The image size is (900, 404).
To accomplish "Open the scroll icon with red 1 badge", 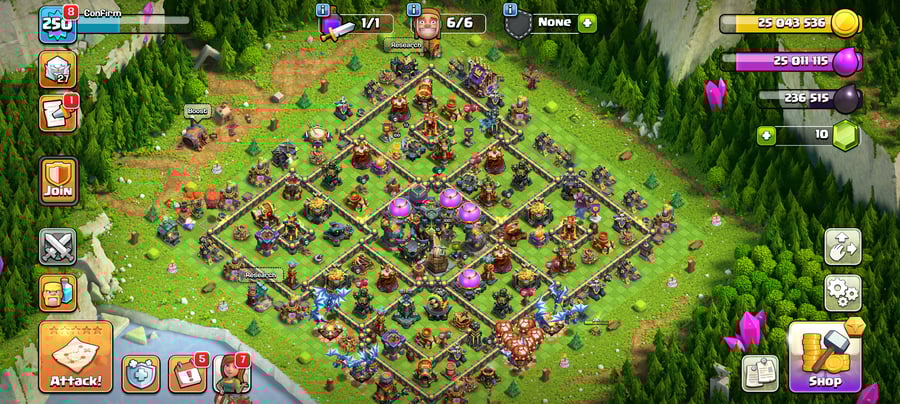I will tap(57, 113).
